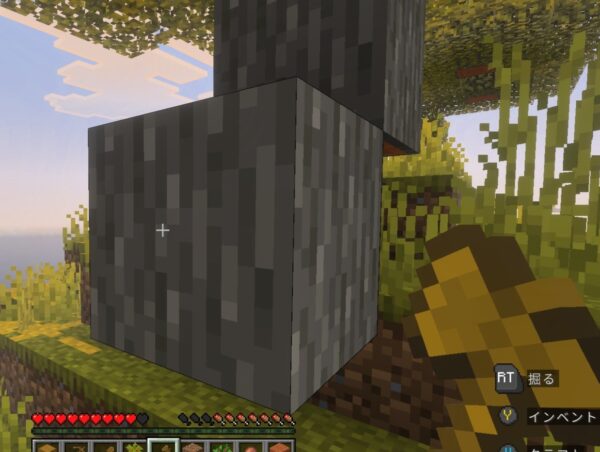Select the highlighted active hotbar slot
The width and height of the screenshot is (600, 452).
click(x=163, y=445)
